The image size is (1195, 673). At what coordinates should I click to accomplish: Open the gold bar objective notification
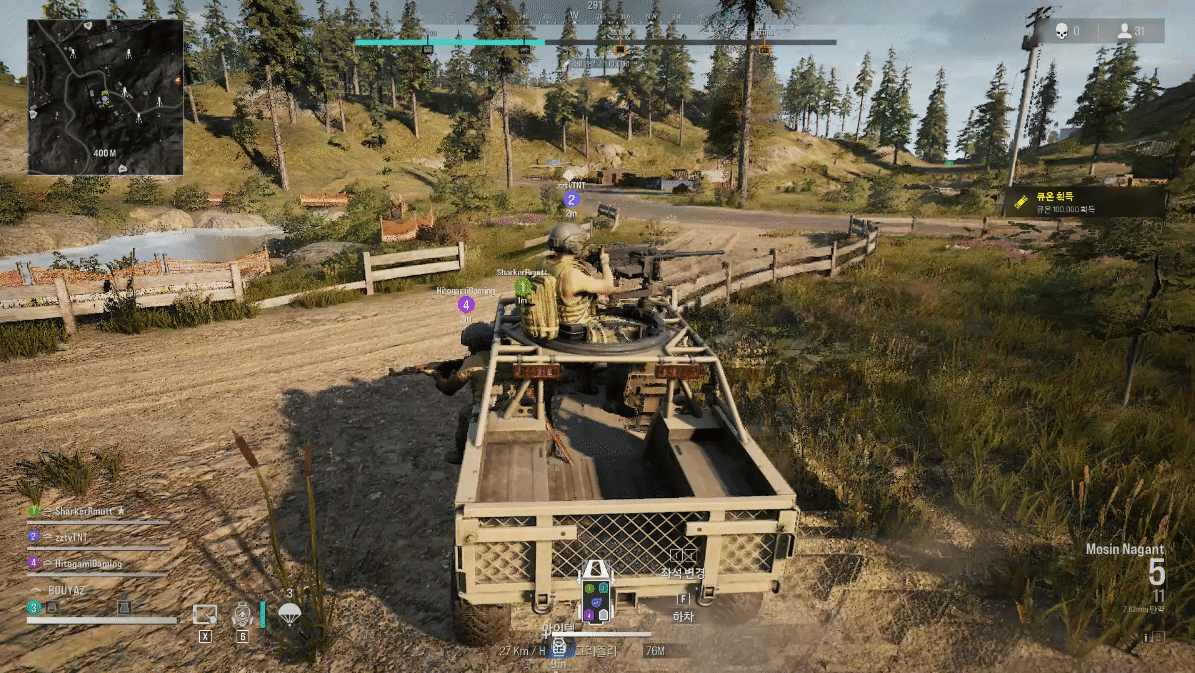tap(1085, 202)
